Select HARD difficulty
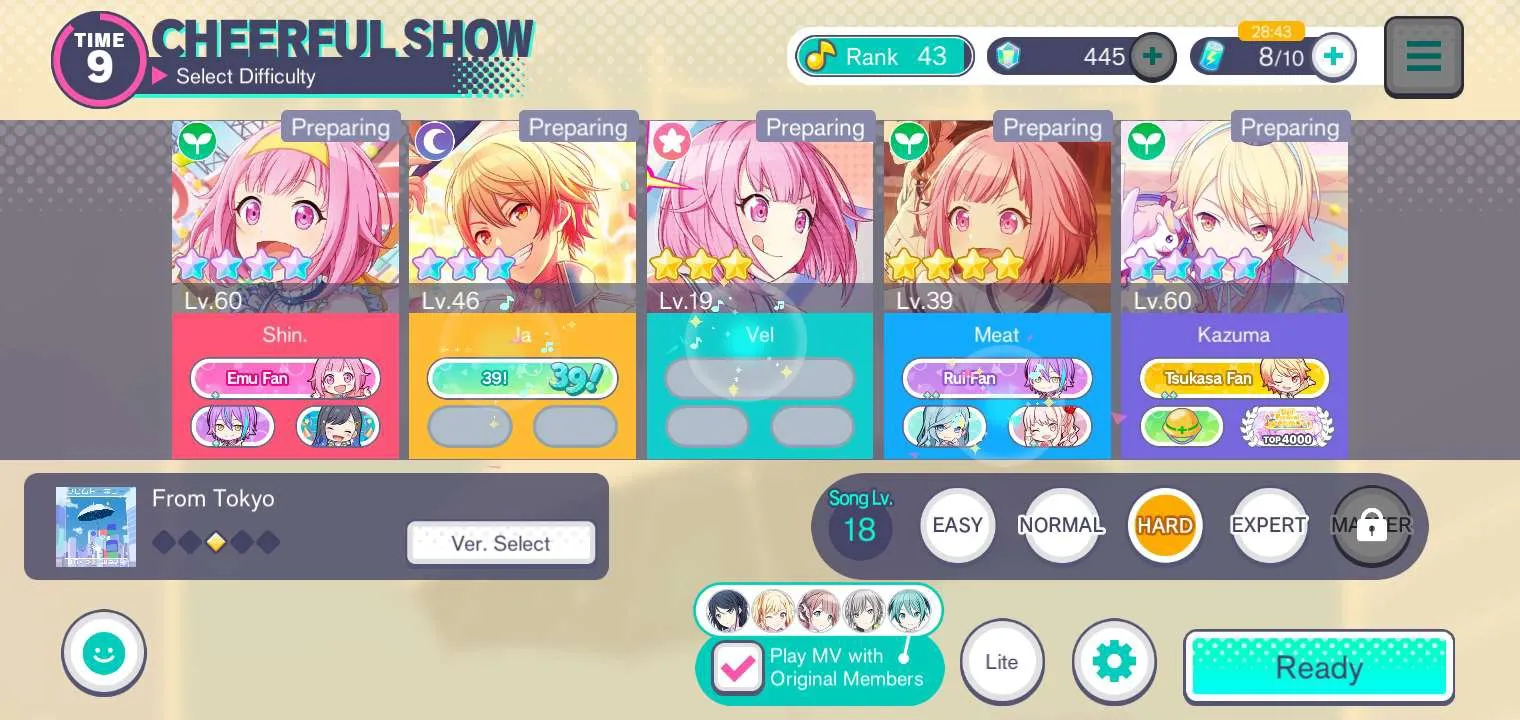This screenshot has width=1520, height=720. (1164, 525)
